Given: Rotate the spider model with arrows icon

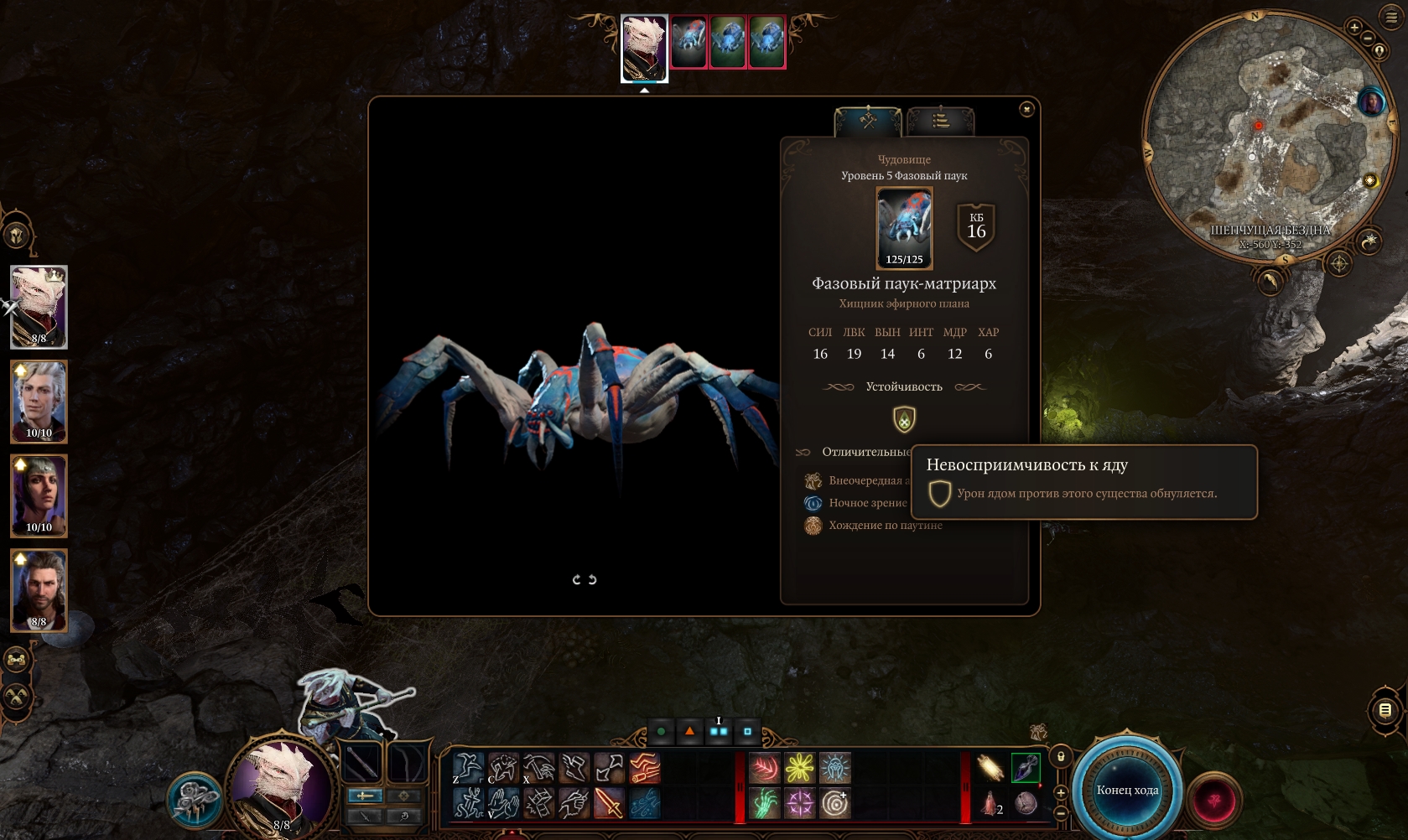Looking at the screenshot, I should point(584,579).
